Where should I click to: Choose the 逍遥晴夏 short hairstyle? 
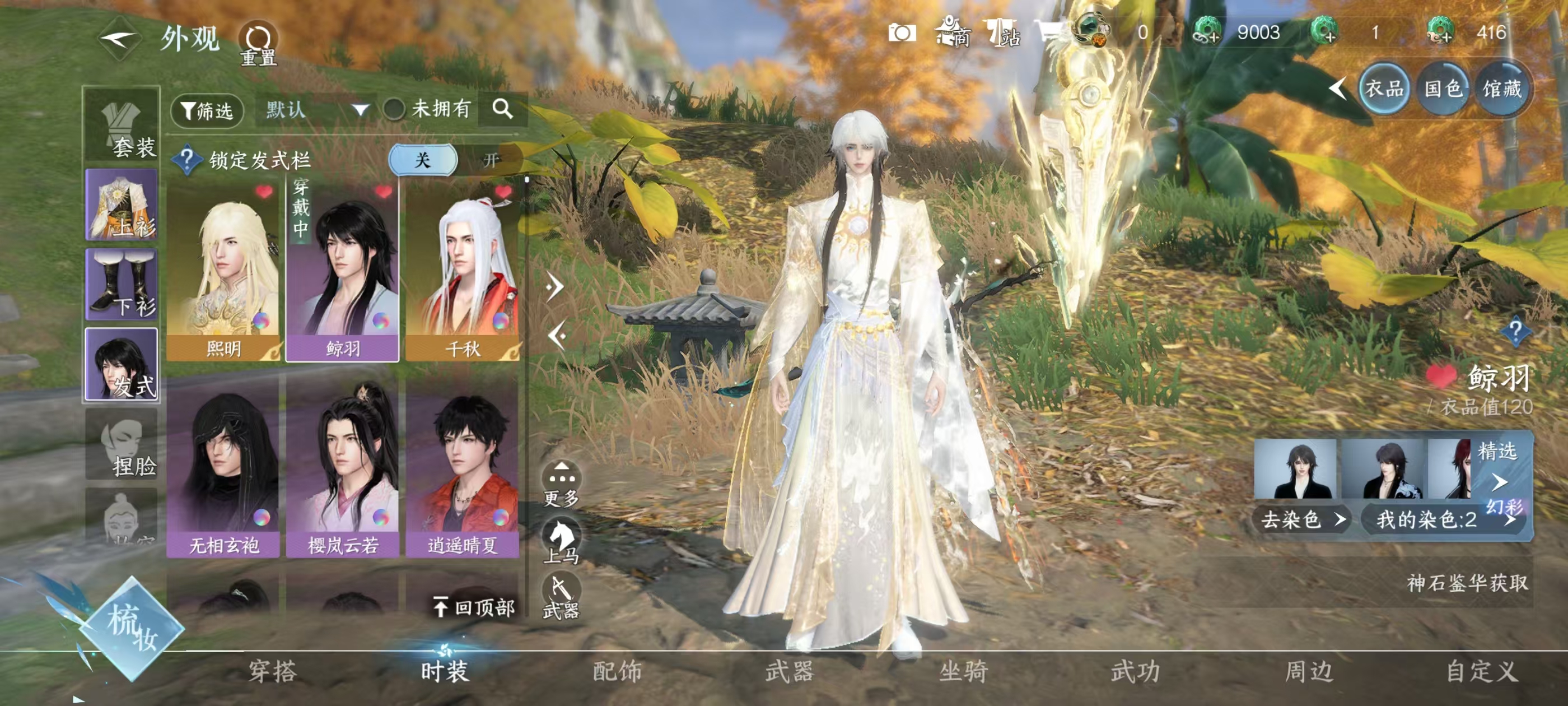(x=462, y=467)
